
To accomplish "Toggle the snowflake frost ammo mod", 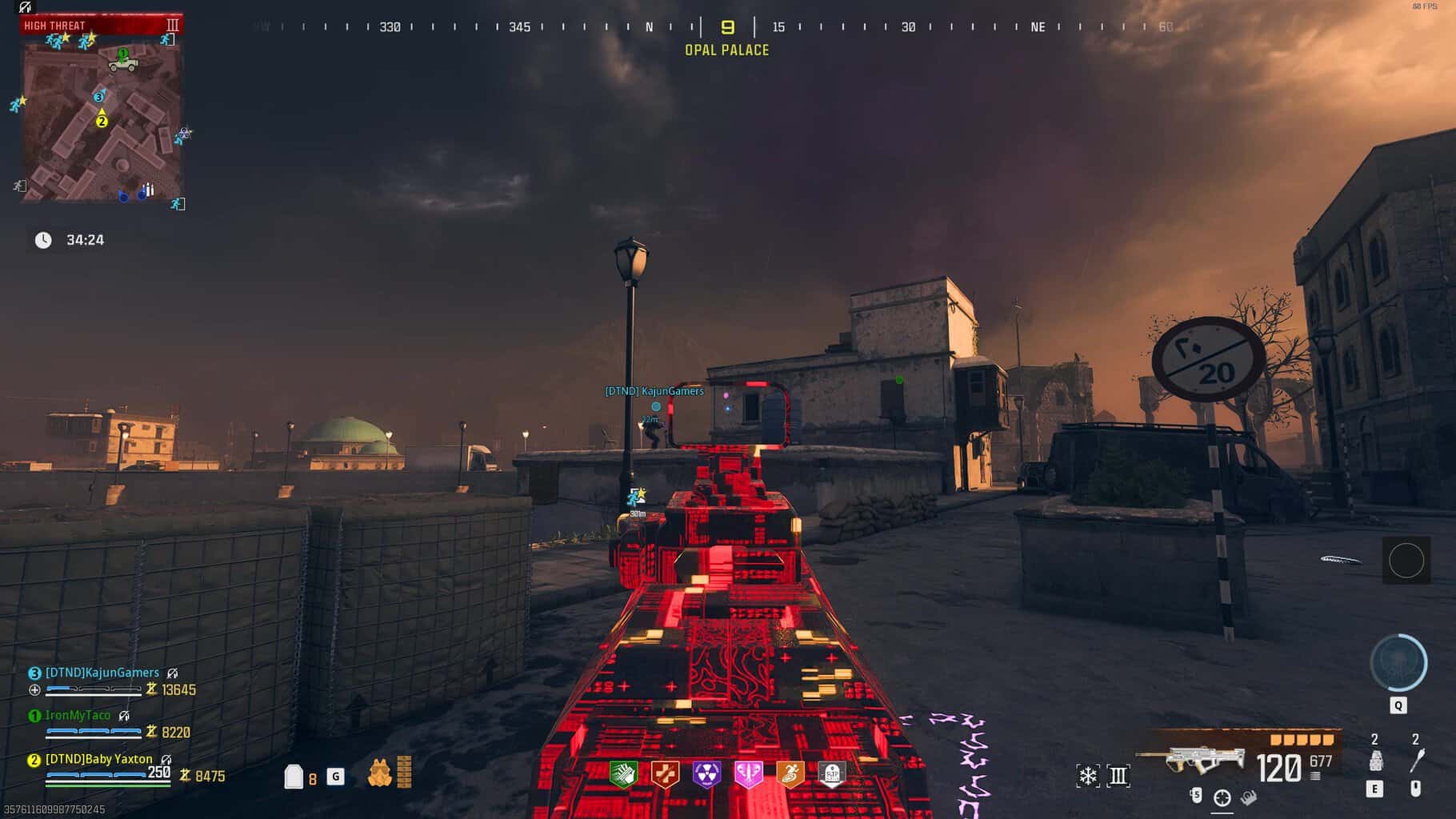I will click(x=1089, y=776).
